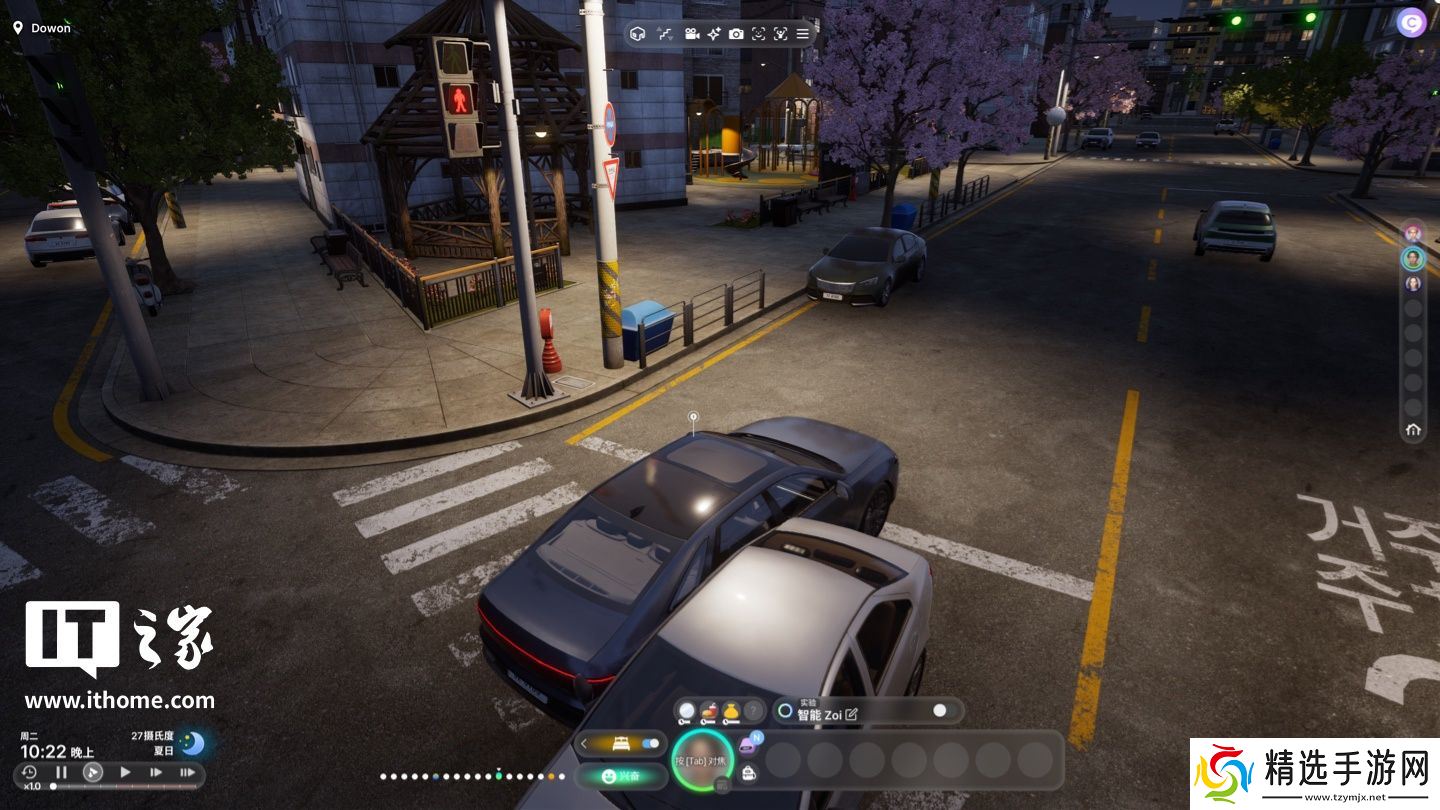1440x810 pixels.
Task: Toggle the Smart Zoi switch
Action: point(940,710)
